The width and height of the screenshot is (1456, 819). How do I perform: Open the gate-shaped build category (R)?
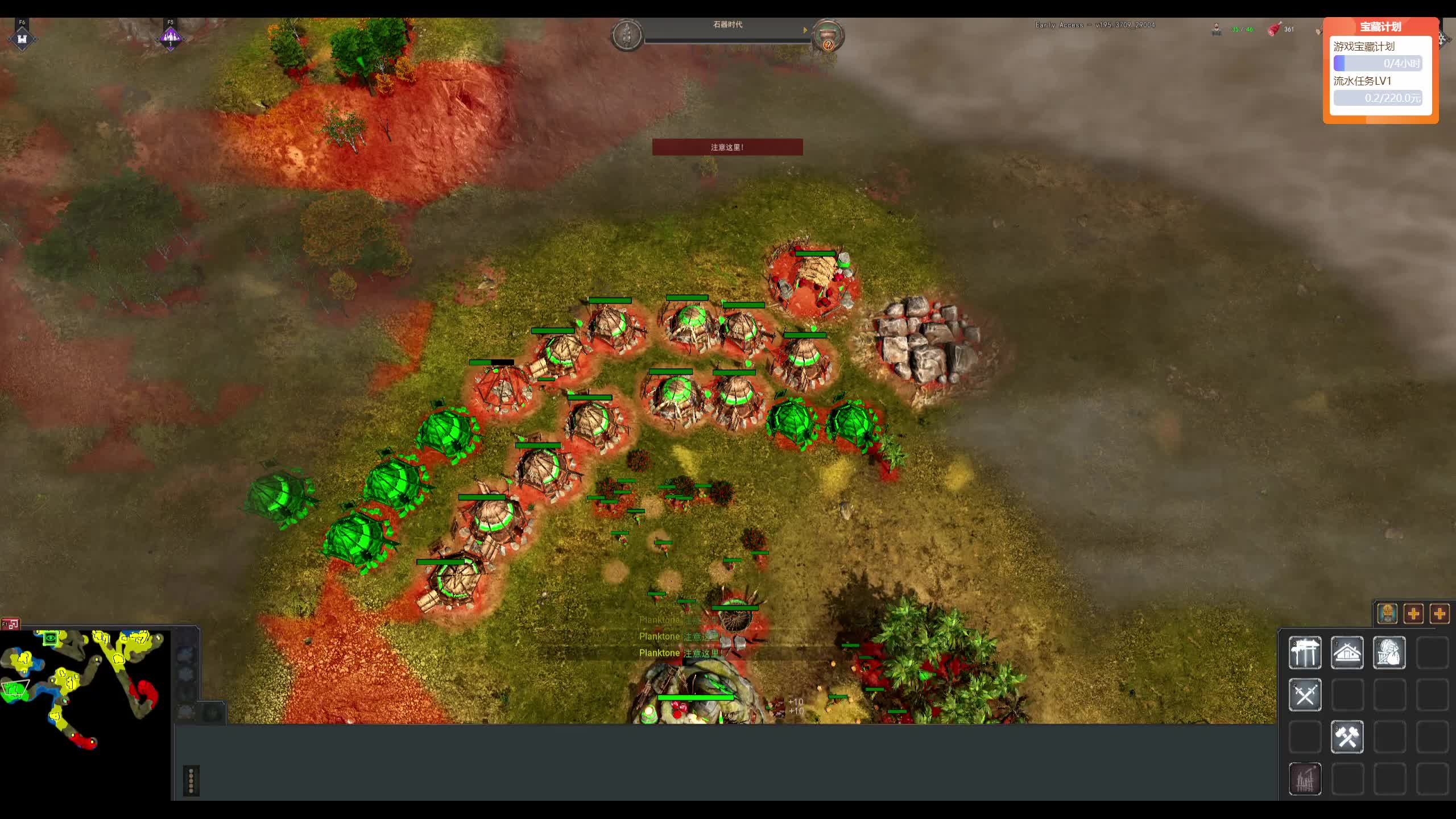pos(1305,653)
